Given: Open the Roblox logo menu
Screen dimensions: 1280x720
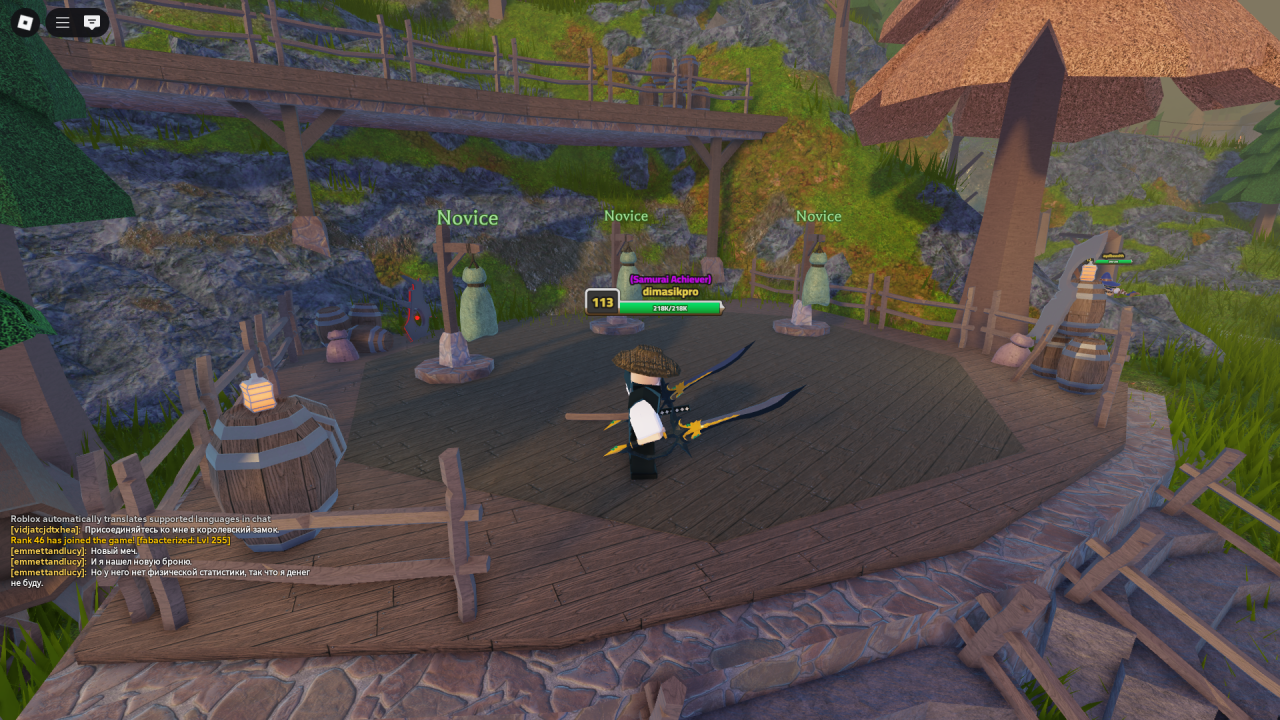Looking at the screenshot, I should tap(25, 22).
